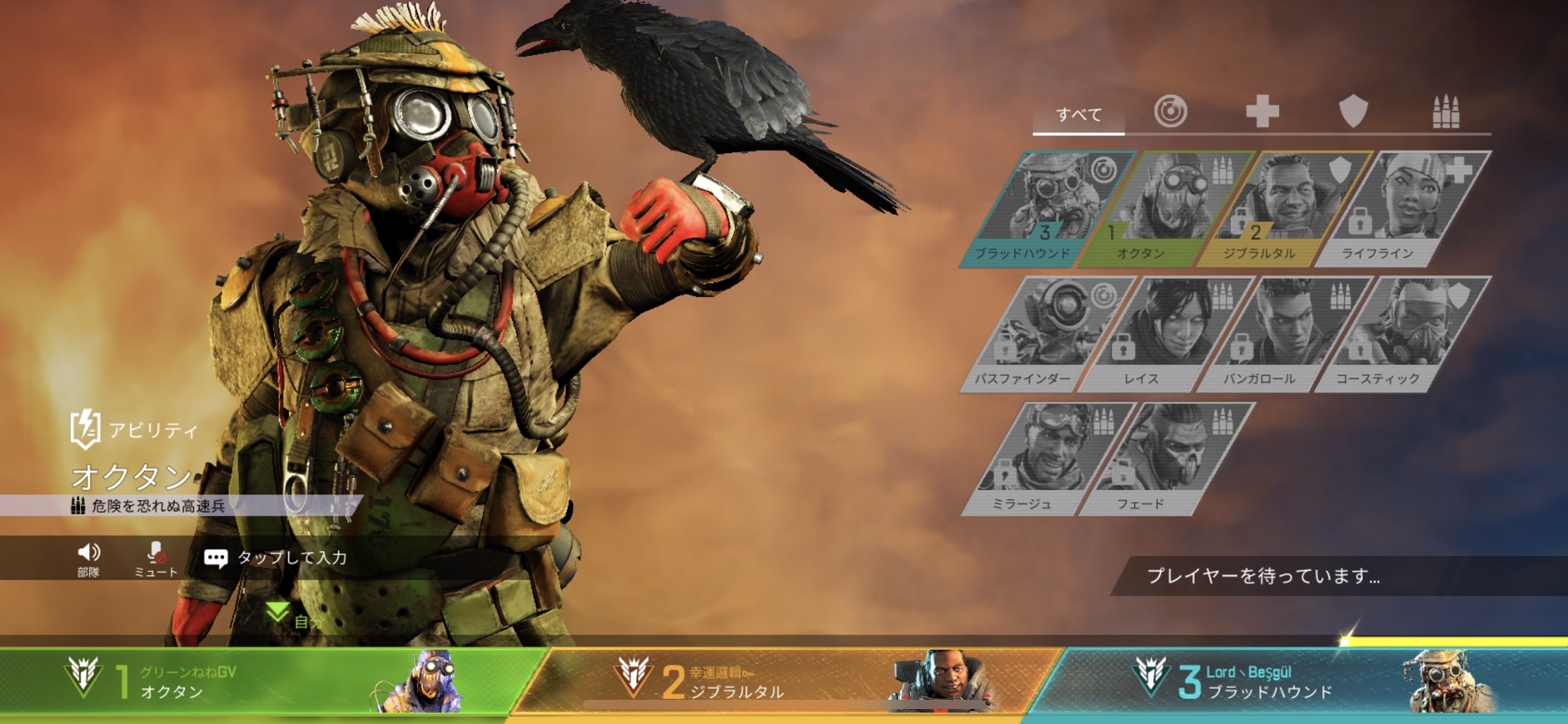Open the shield defensive class tab
1568x724 pixels.
(1353, 112)
